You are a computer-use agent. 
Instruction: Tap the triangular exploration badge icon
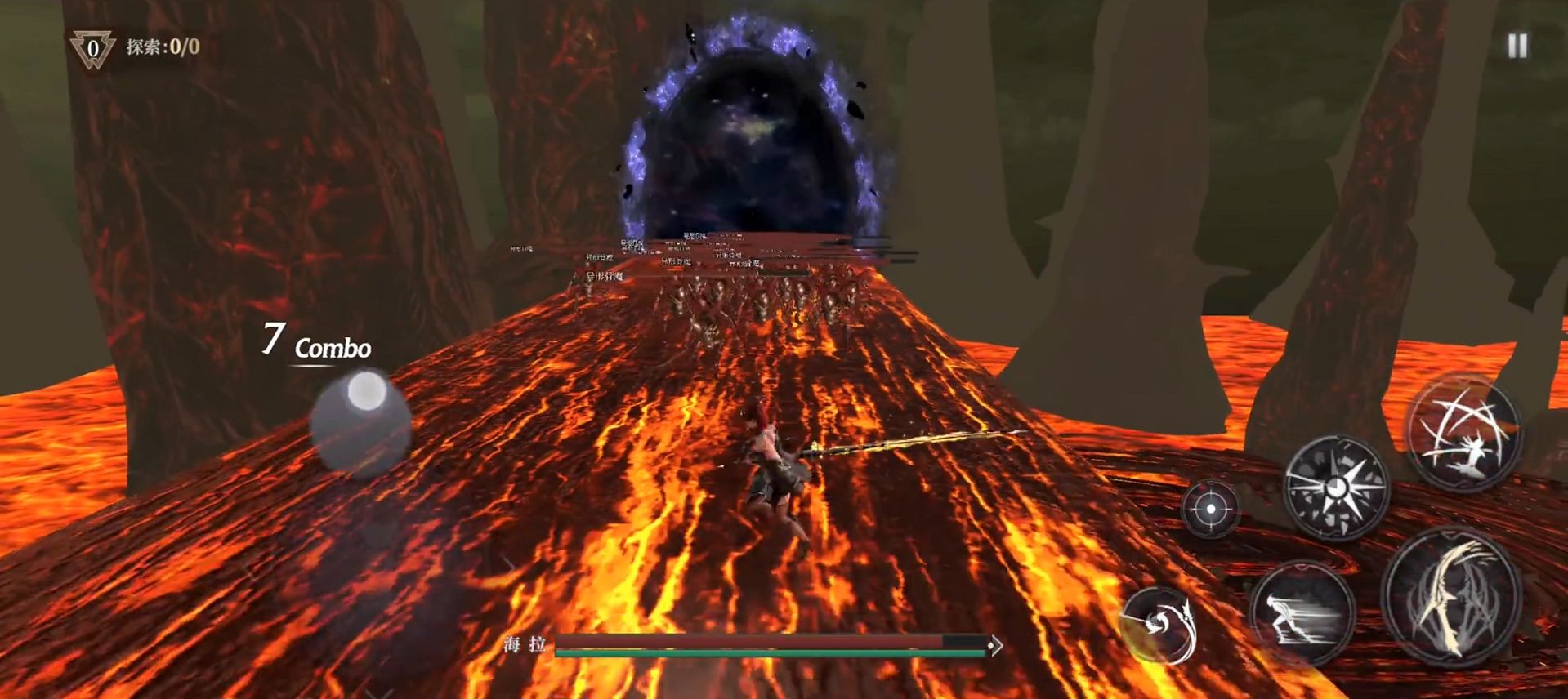point(92,48)
